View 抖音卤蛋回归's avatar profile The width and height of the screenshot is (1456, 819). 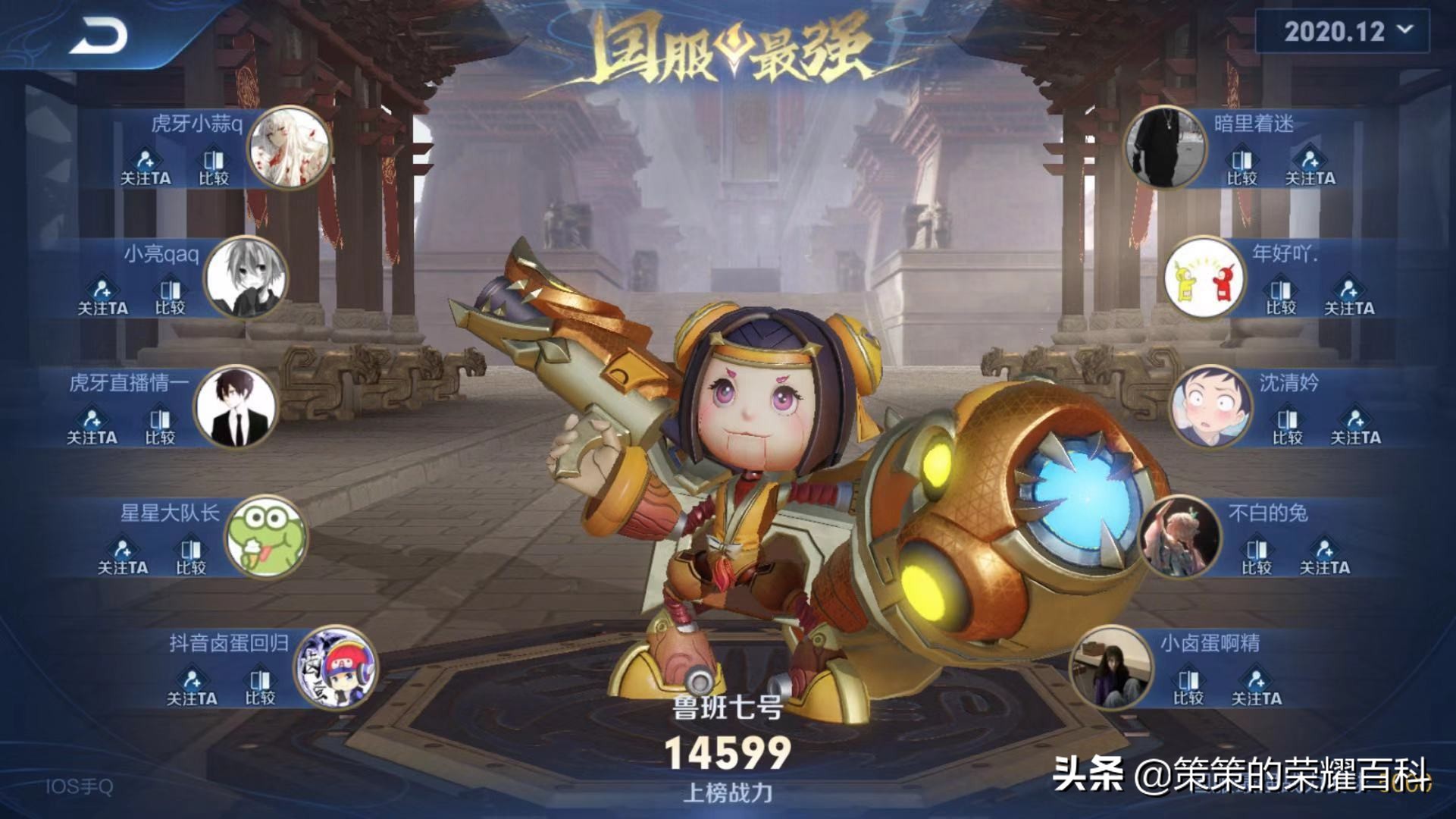coord(336,667)
